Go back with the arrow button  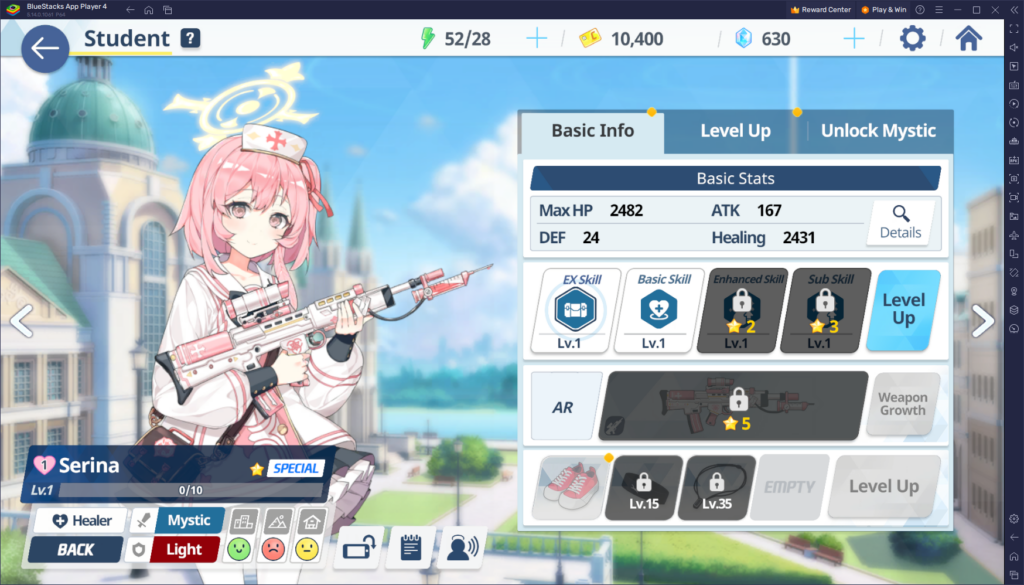pyautogui.click(x=44, y=49)
